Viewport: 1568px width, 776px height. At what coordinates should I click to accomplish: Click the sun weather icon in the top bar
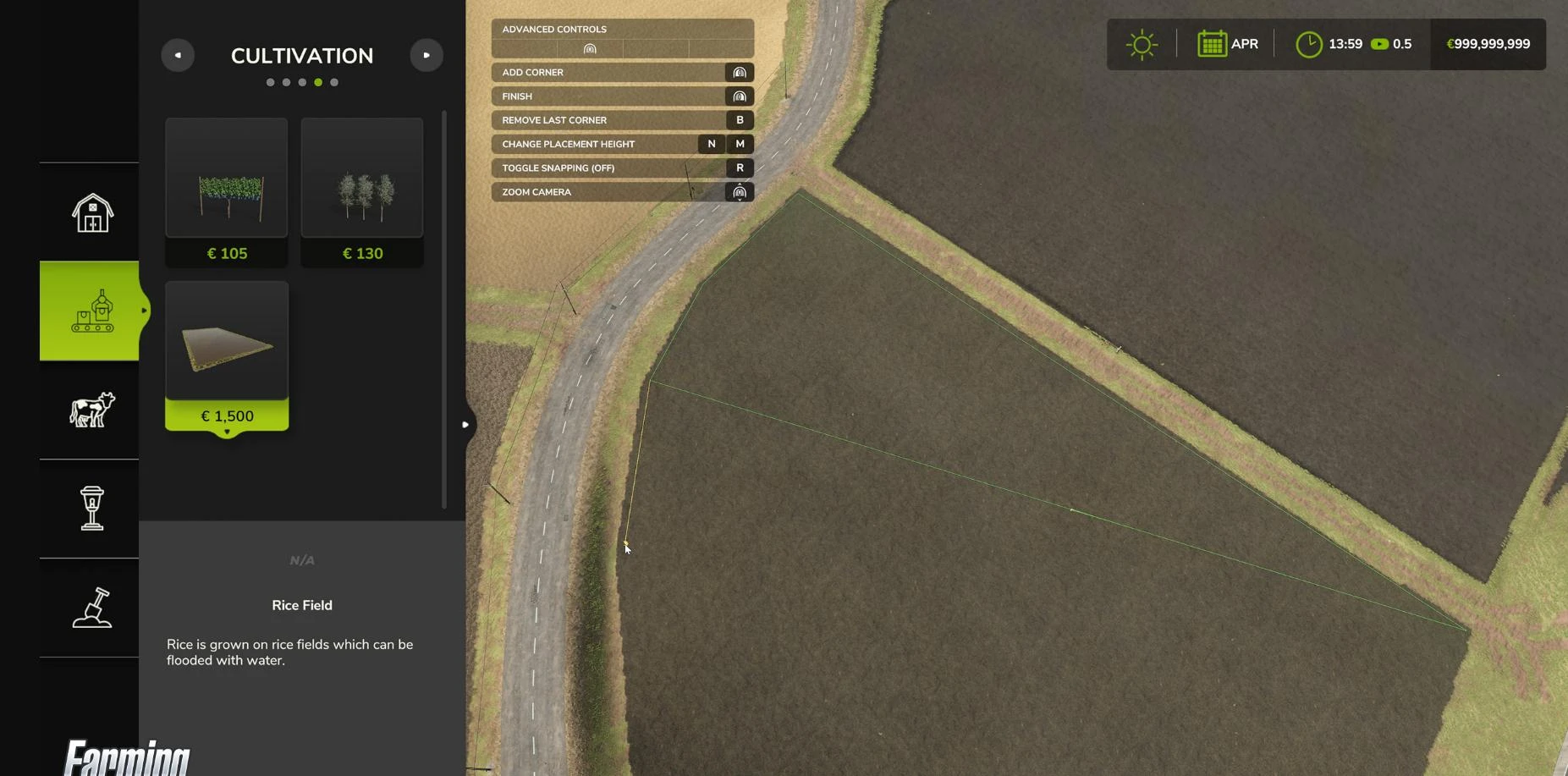coord(1142,43)
